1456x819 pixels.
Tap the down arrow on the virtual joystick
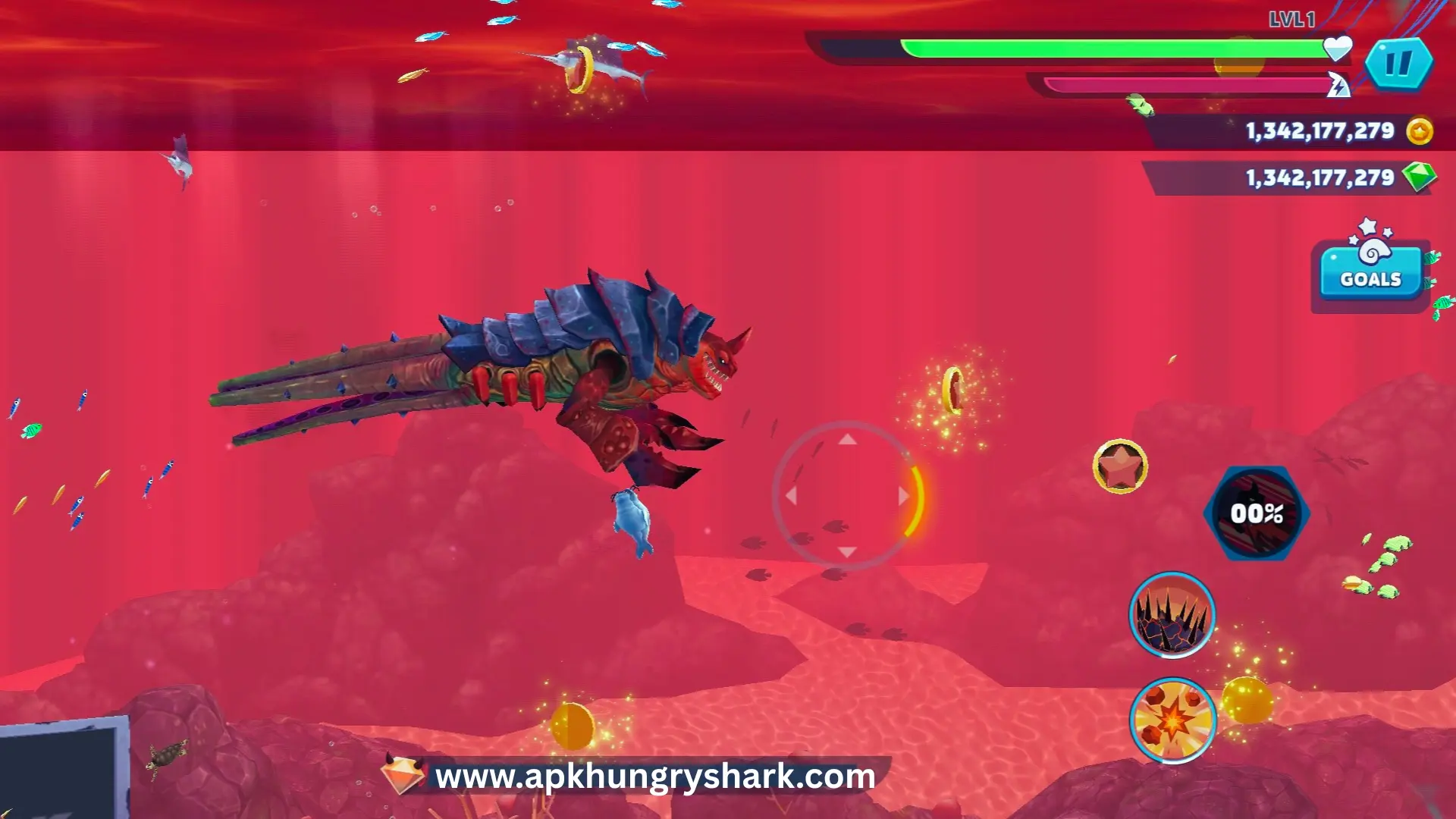(847, 552)
